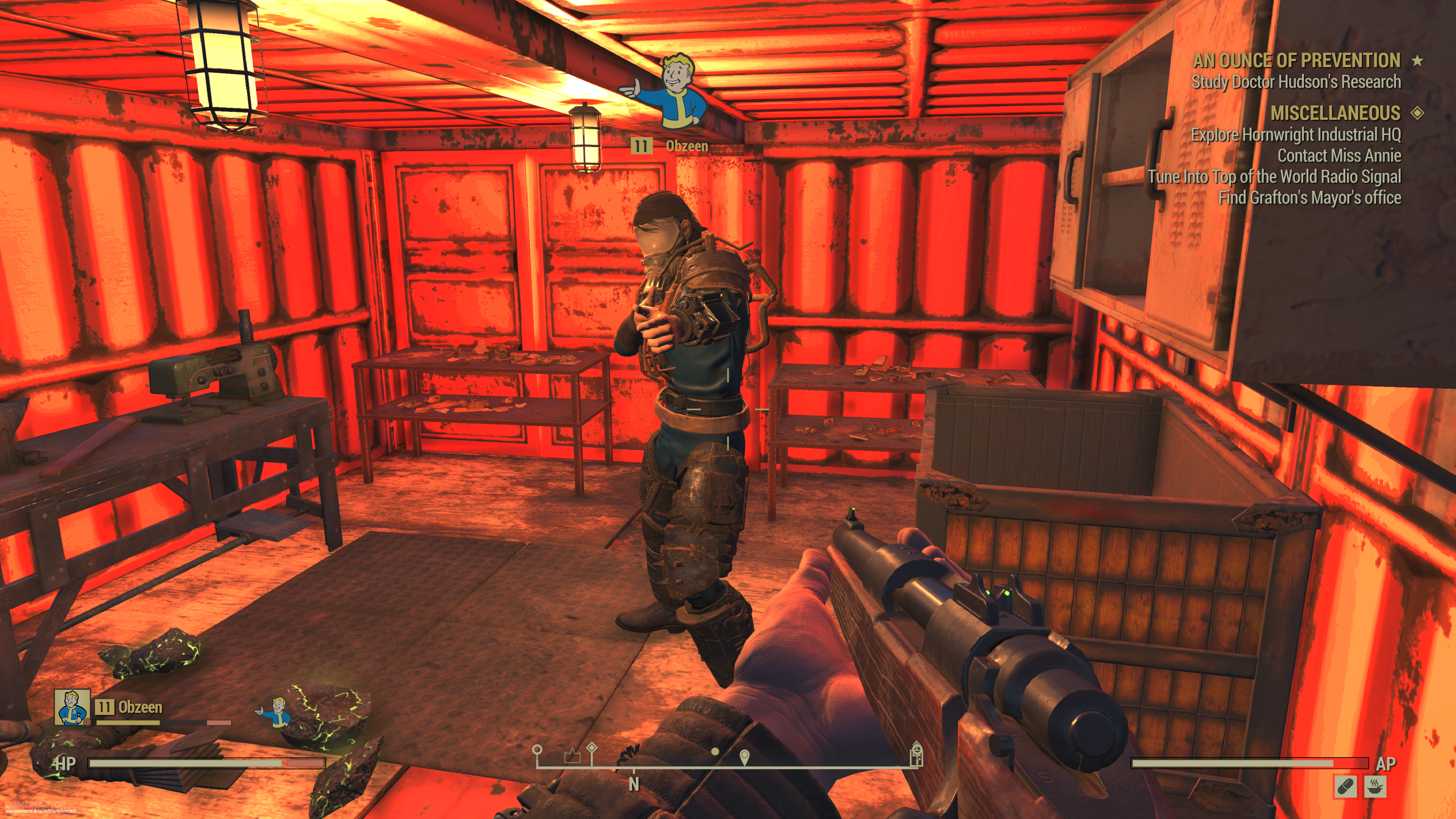Click the star icon beside An Ounce of Prevention
1456x819 pixels.
tap(1417, 60)
